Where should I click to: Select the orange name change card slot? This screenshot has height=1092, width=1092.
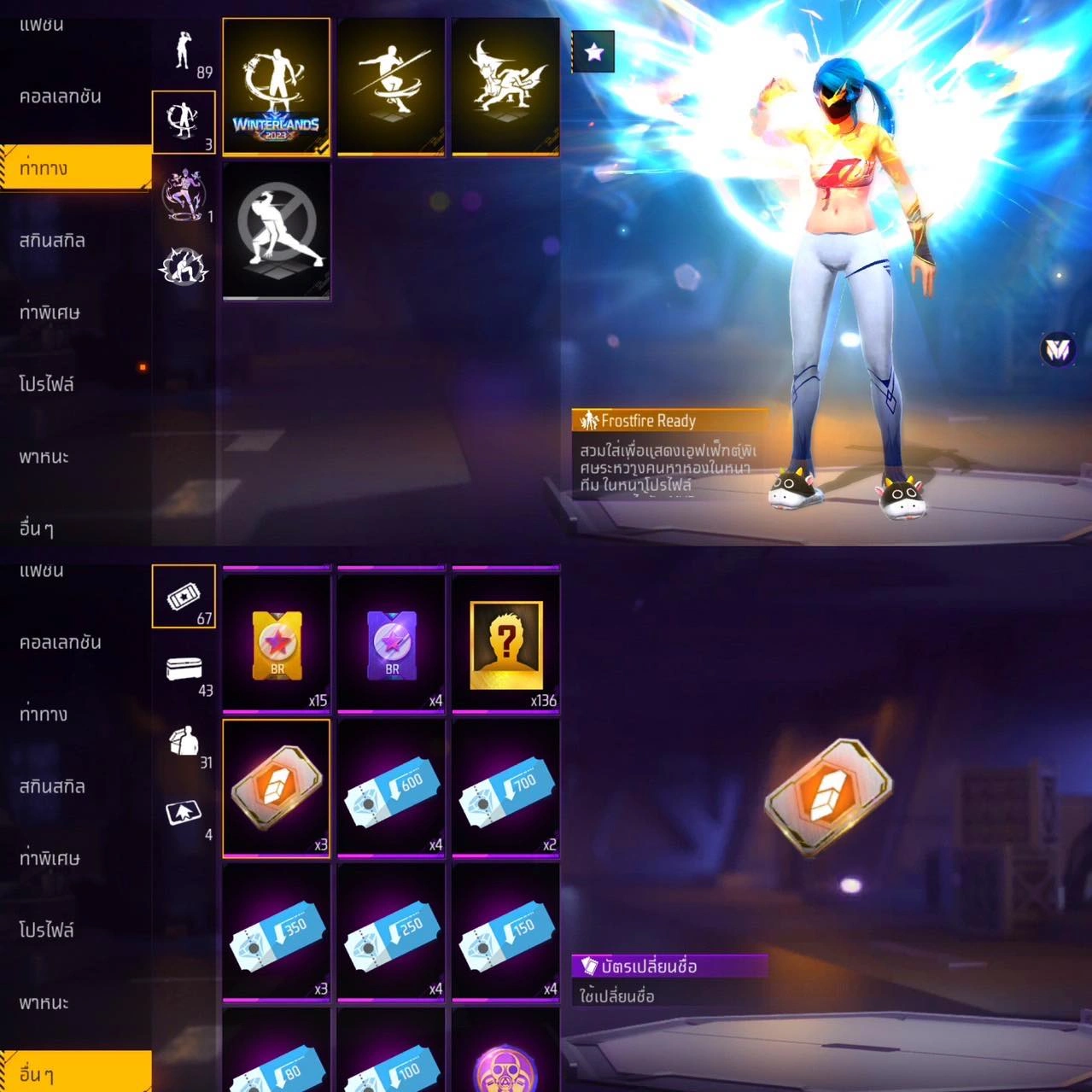(x=276, y=787)
